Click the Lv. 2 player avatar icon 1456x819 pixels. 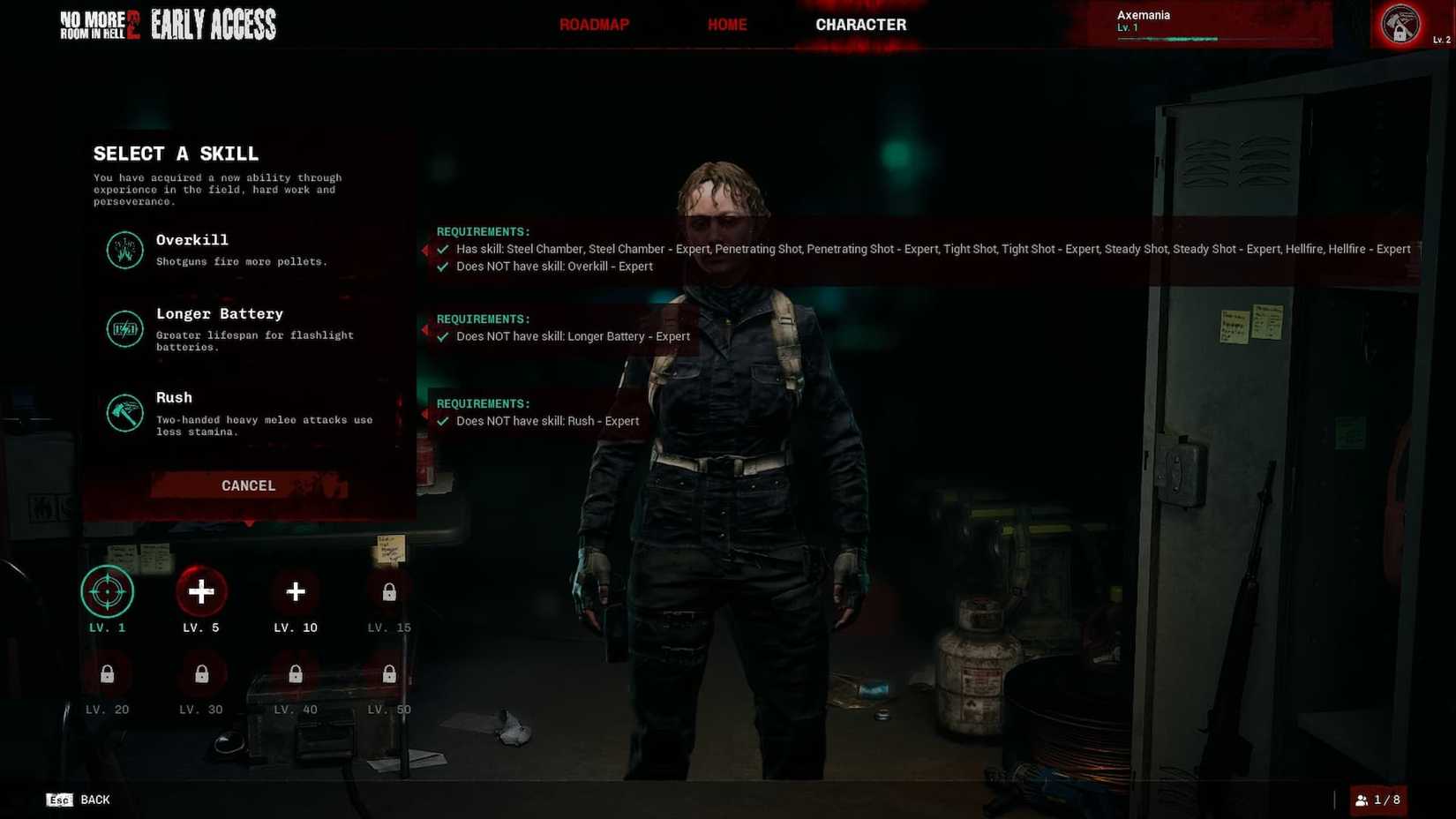point(1400,24)
